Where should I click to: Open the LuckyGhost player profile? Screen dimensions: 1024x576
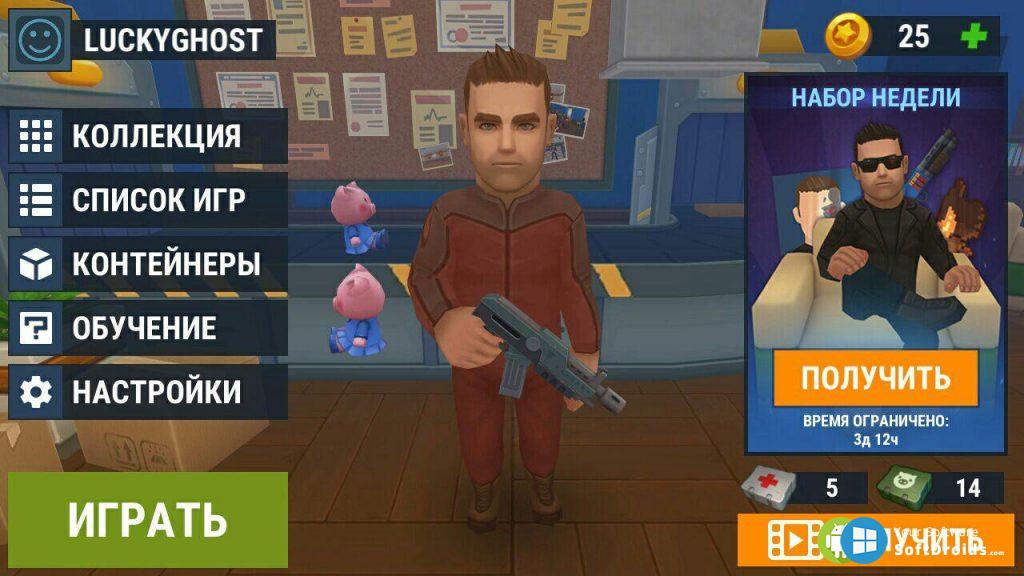172,40
